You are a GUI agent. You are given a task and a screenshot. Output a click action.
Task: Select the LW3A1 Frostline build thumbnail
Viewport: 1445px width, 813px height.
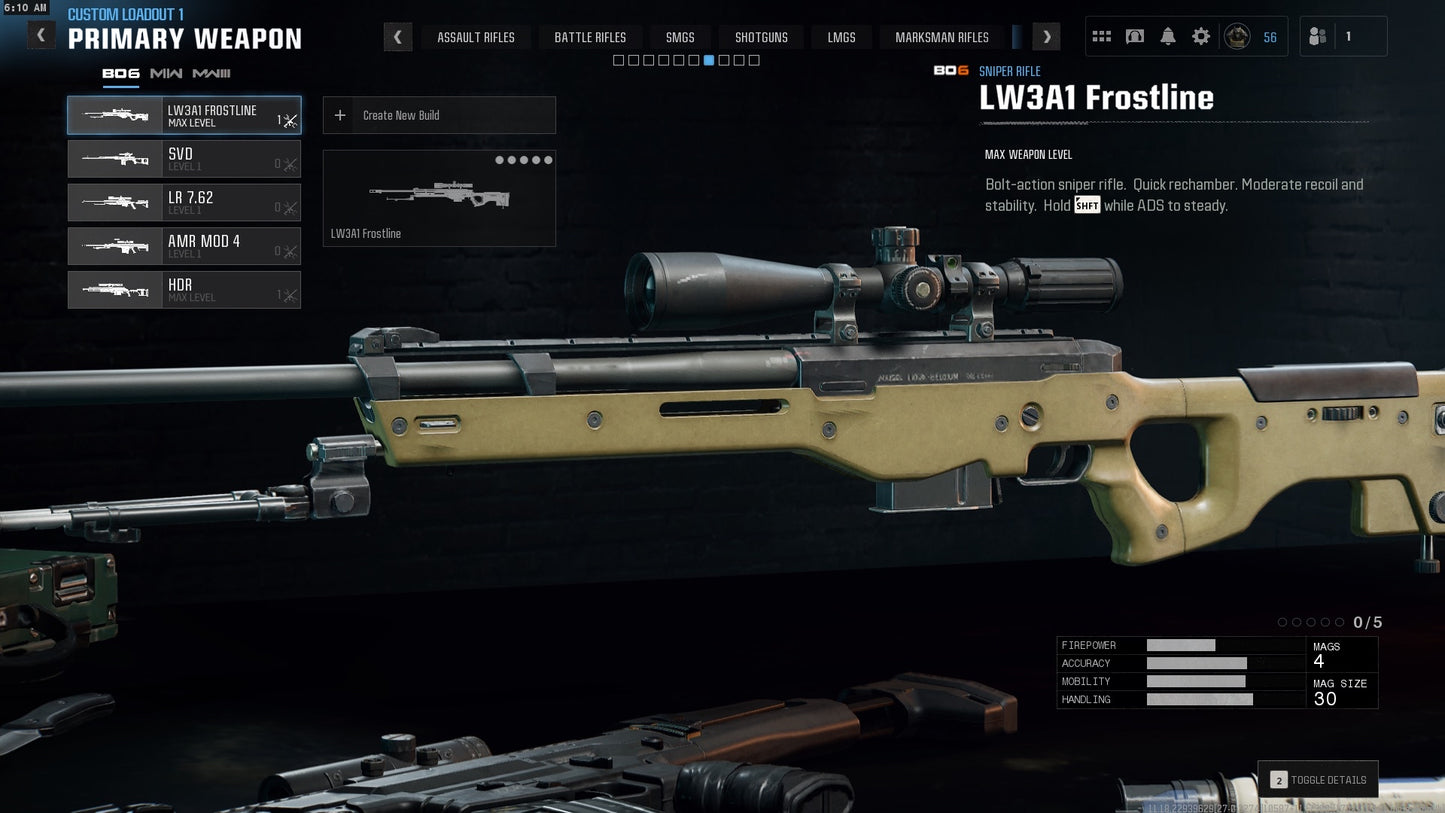[x=439, y=197]
